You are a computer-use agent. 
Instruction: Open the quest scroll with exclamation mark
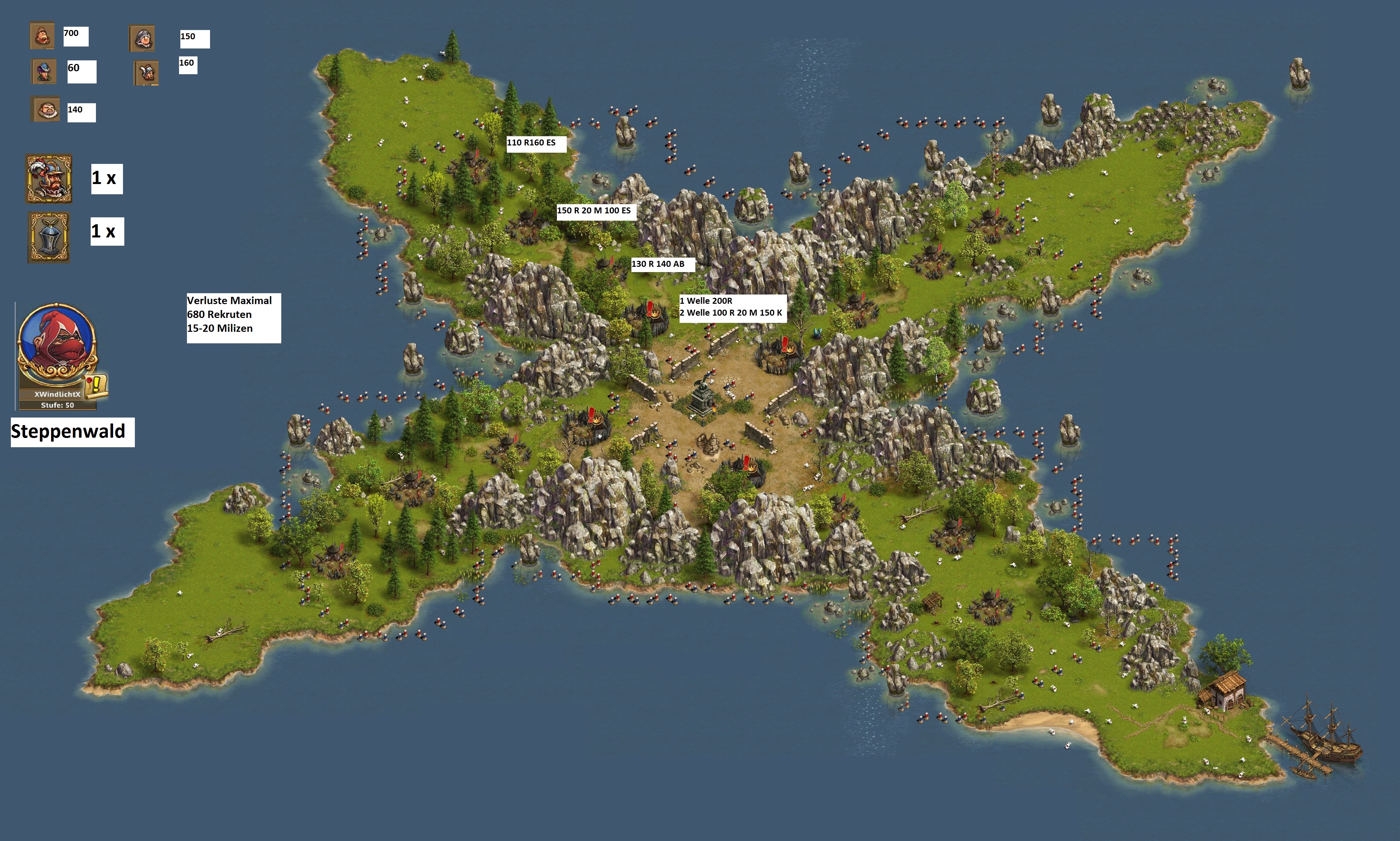click(97, 385)
